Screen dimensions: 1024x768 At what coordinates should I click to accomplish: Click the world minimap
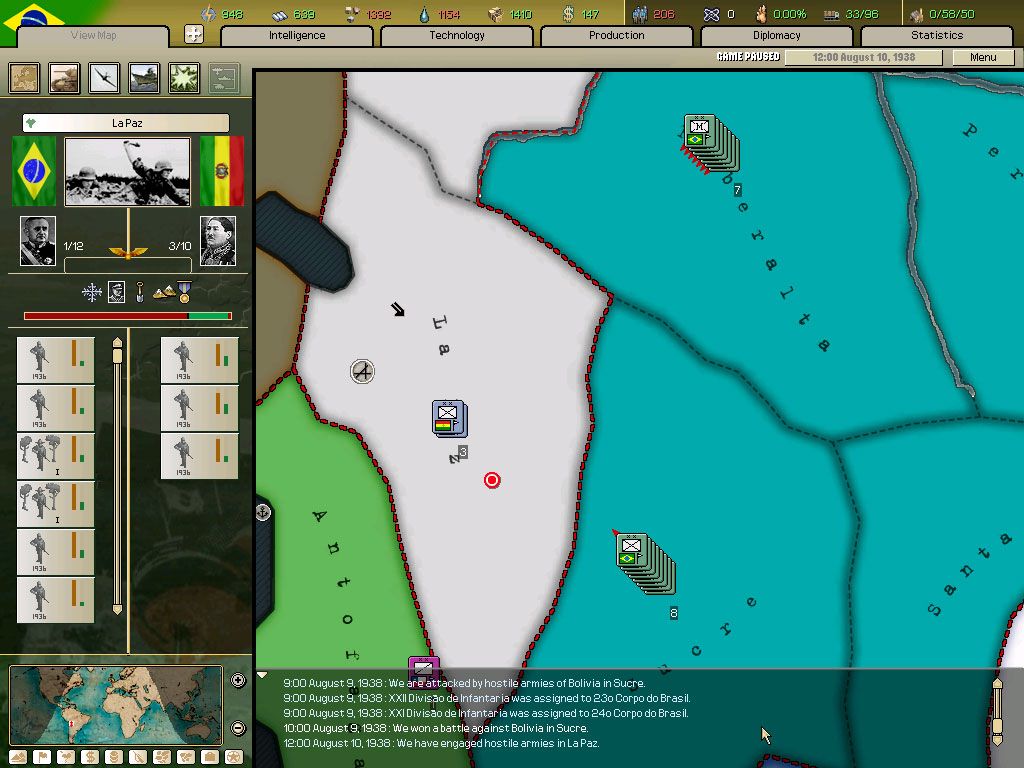tap(116, 704)
